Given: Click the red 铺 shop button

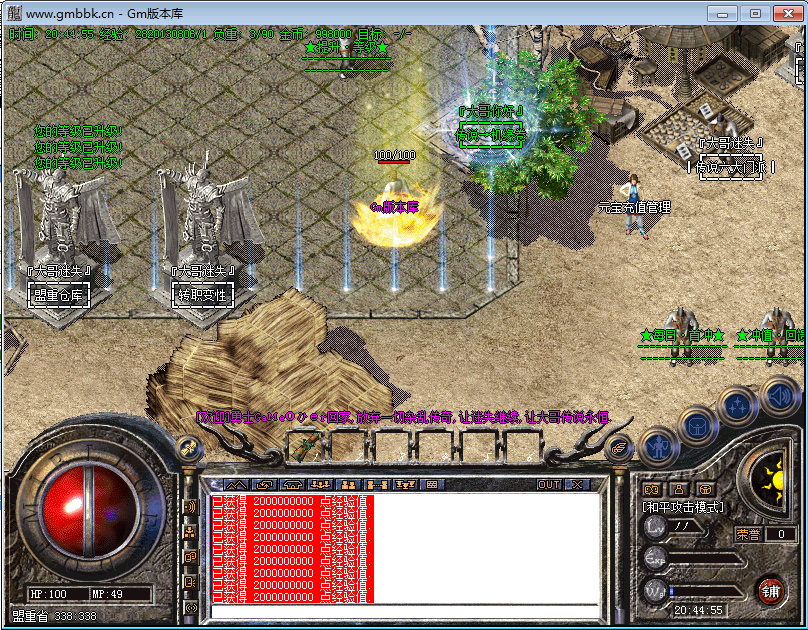Looking at the screenshot, I should (x=770, y=589).
